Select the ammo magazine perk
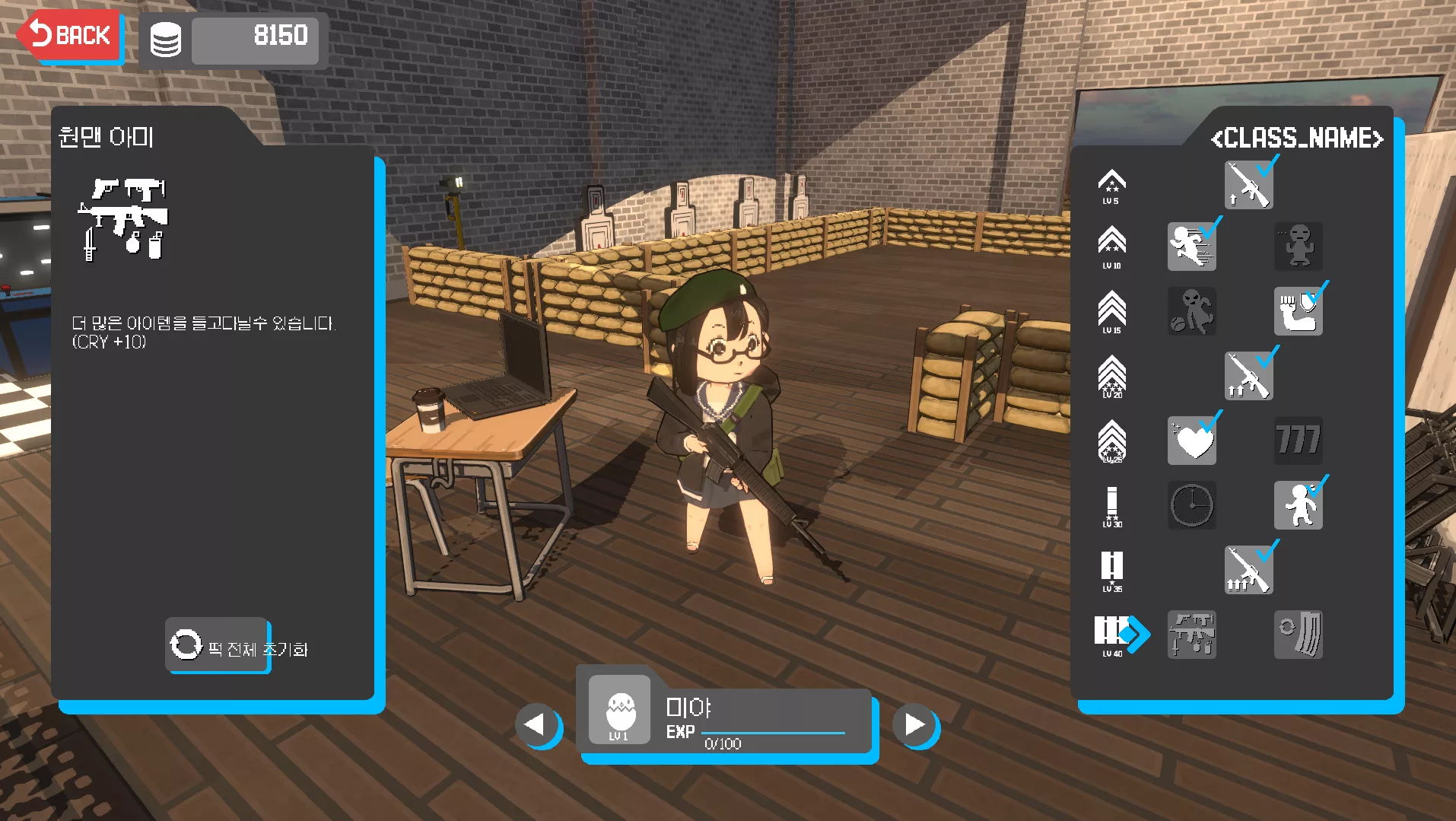This screenshot has width=1456, height=821. pyautogui.click(x=1298, y=635)
